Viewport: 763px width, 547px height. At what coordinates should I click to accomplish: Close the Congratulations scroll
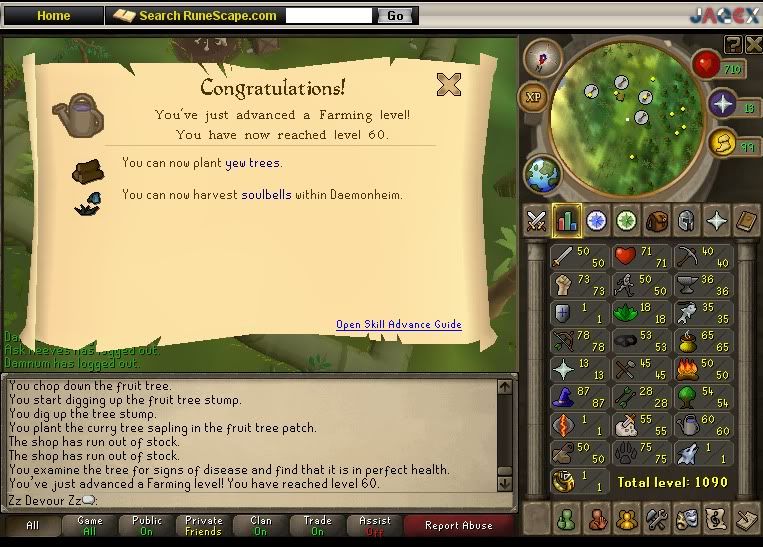tap(449, 85)
